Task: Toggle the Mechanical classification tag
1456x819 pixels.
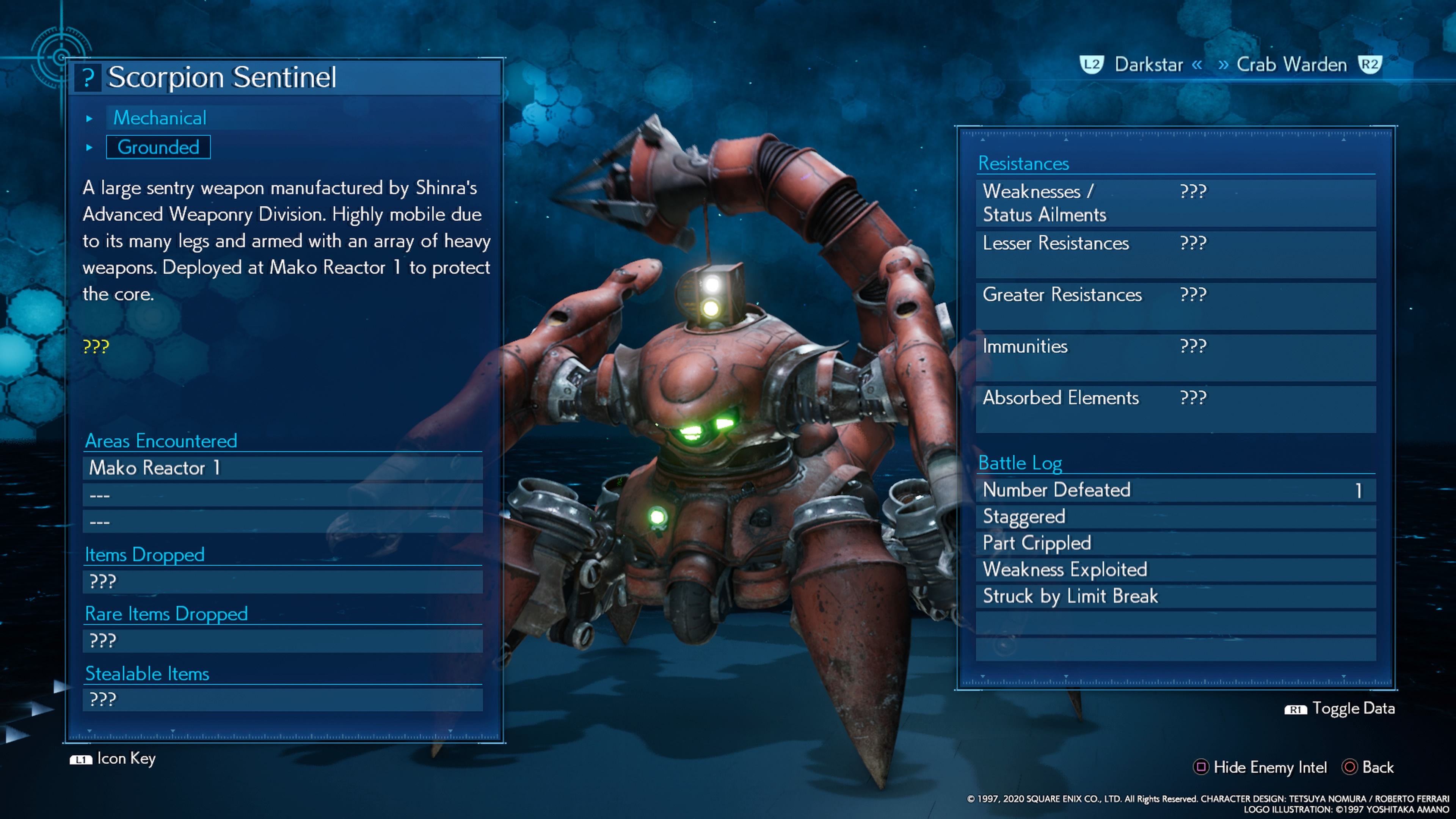Action: (x=160, y=118)
